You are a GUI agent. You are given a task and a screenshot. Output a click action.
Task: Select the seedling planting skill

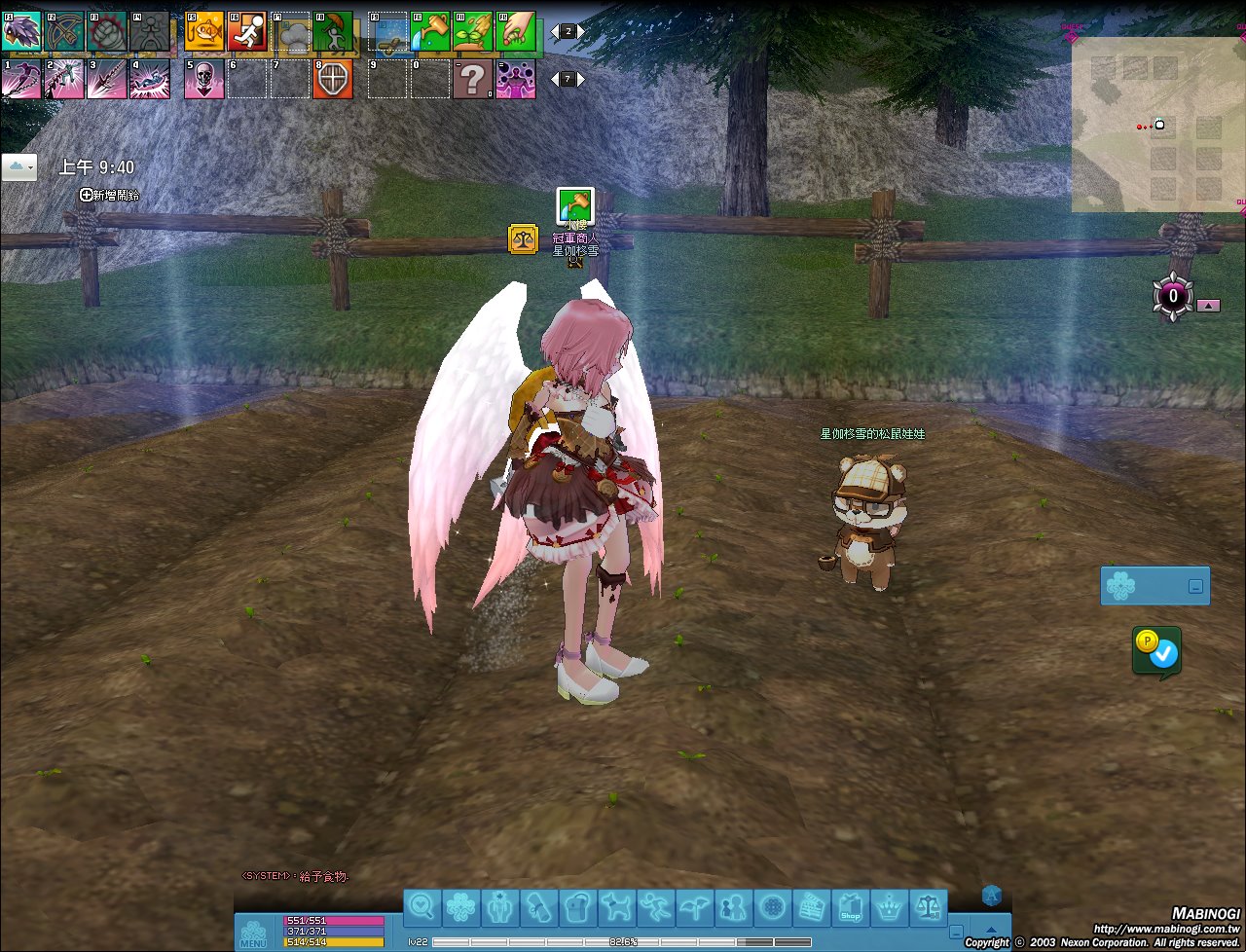pos(472,31)
